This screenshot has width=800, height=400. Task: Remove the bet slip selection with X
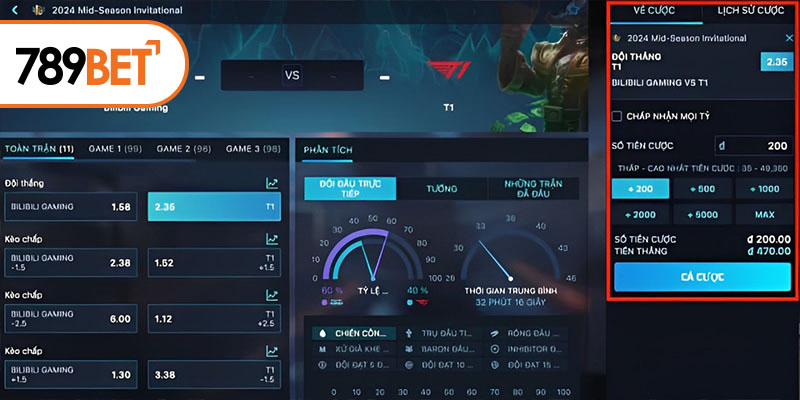pos(789,37)
